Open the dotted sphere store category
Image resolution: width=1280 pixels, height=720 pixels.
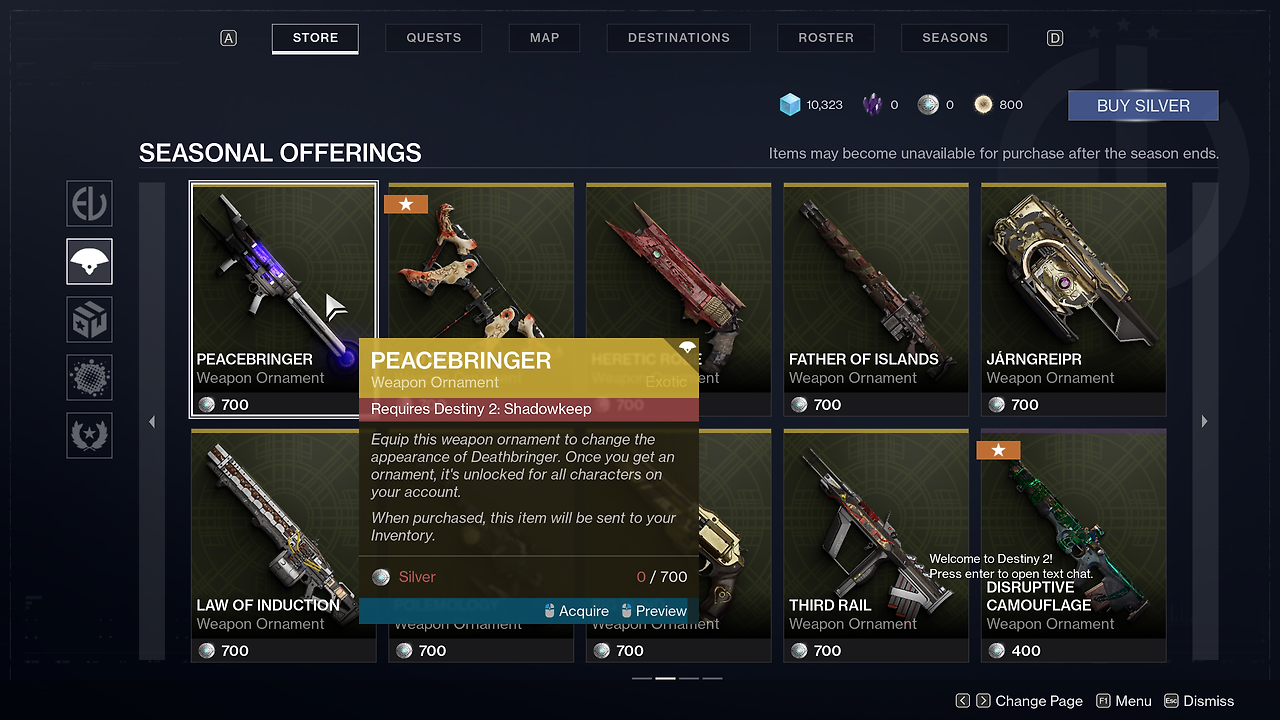(90, 378)
